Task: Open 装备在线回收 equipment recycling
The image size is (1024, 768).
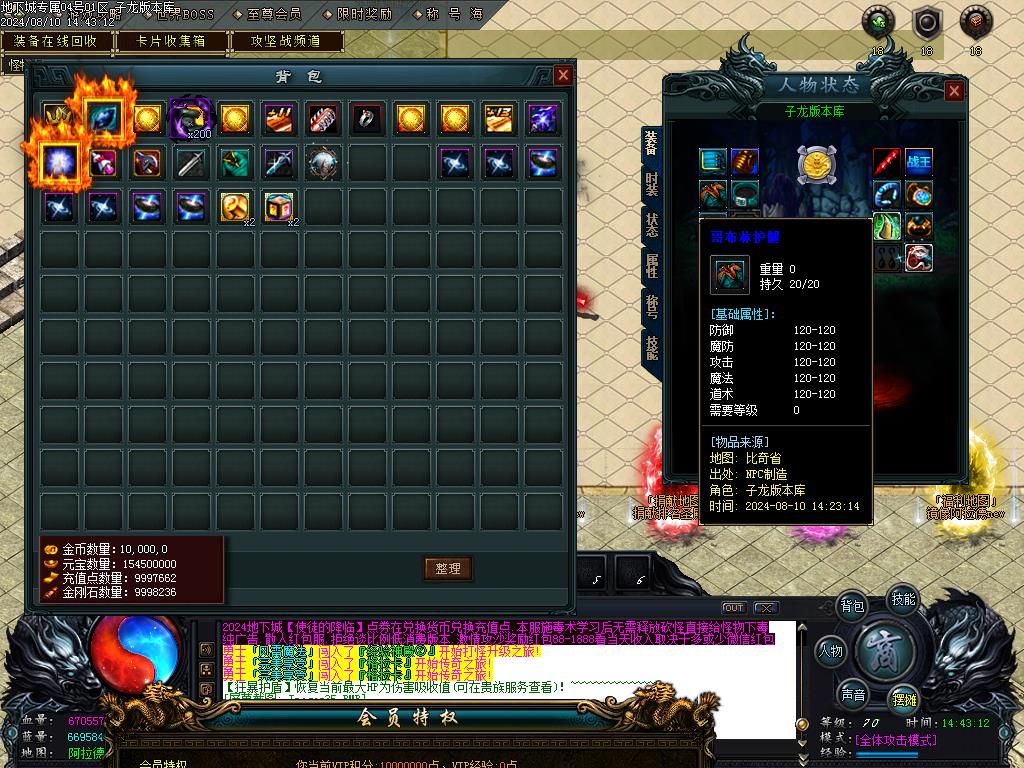Action: click(56, 41)
